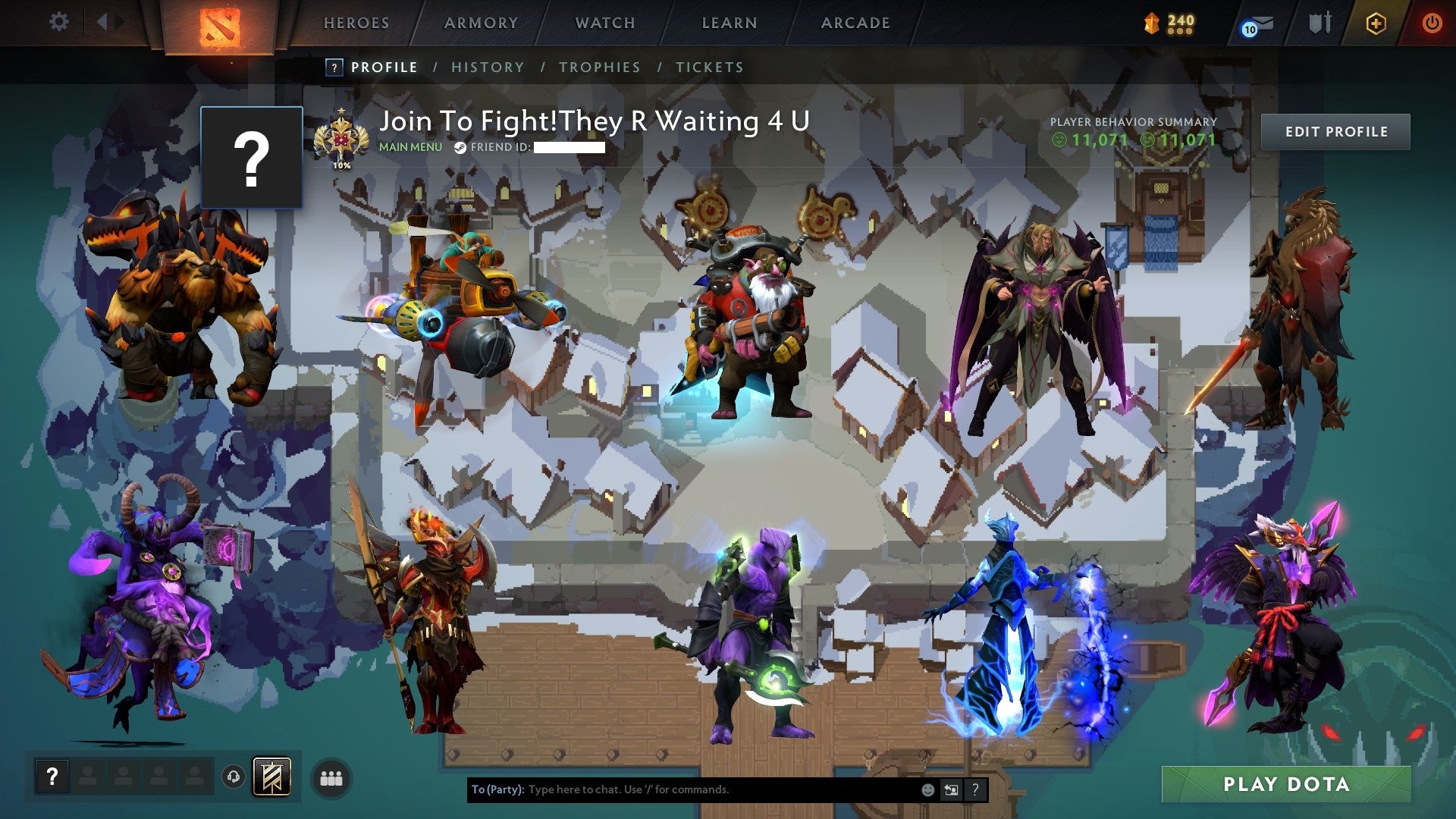Viewport: 1456px width, 819px height.
Task: Open the Armory shield and sword icon
Action: 1319,22
